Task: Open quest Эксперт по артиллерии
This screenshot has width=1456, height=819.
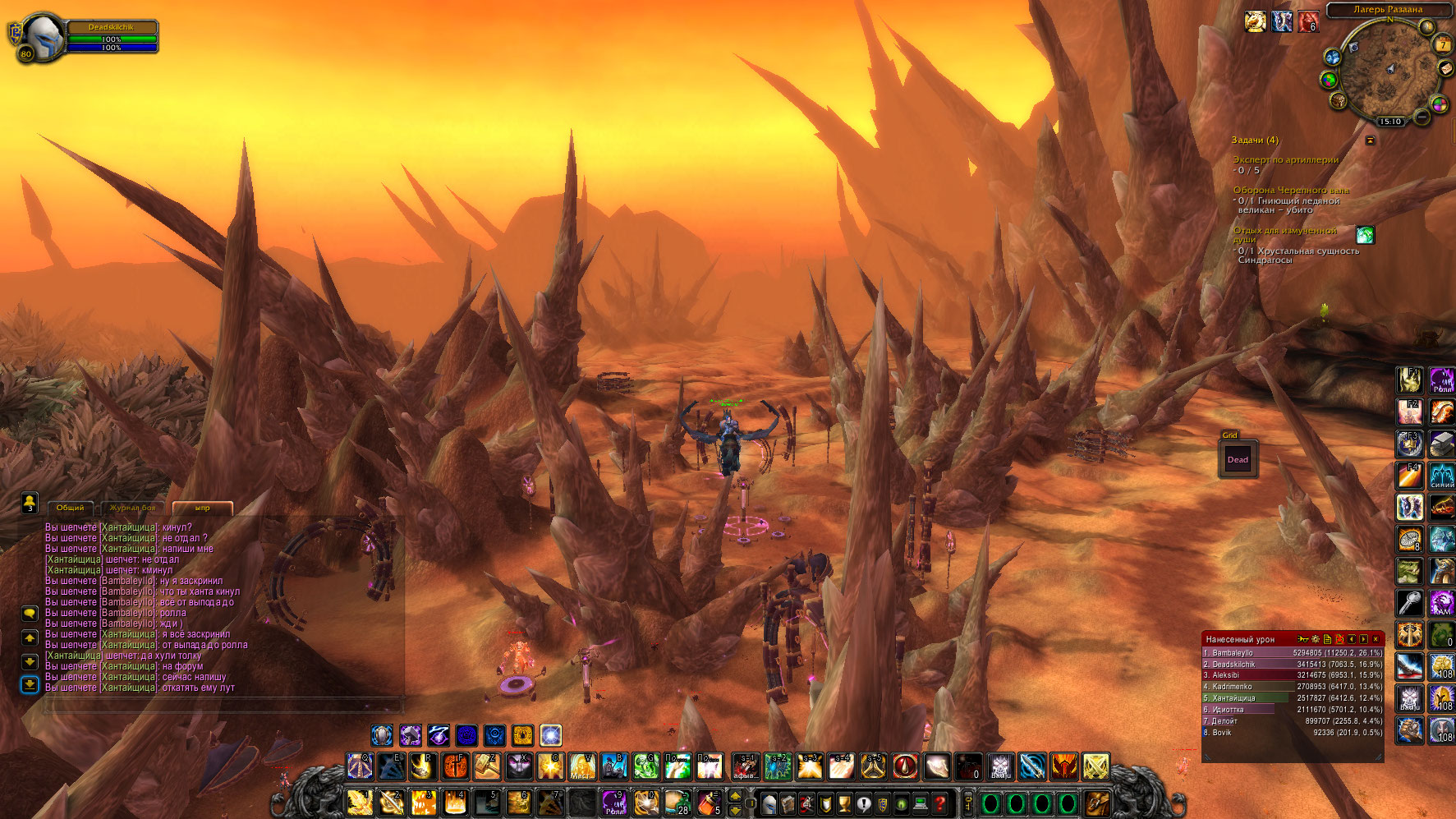Action: click(x=1285, y=160)
